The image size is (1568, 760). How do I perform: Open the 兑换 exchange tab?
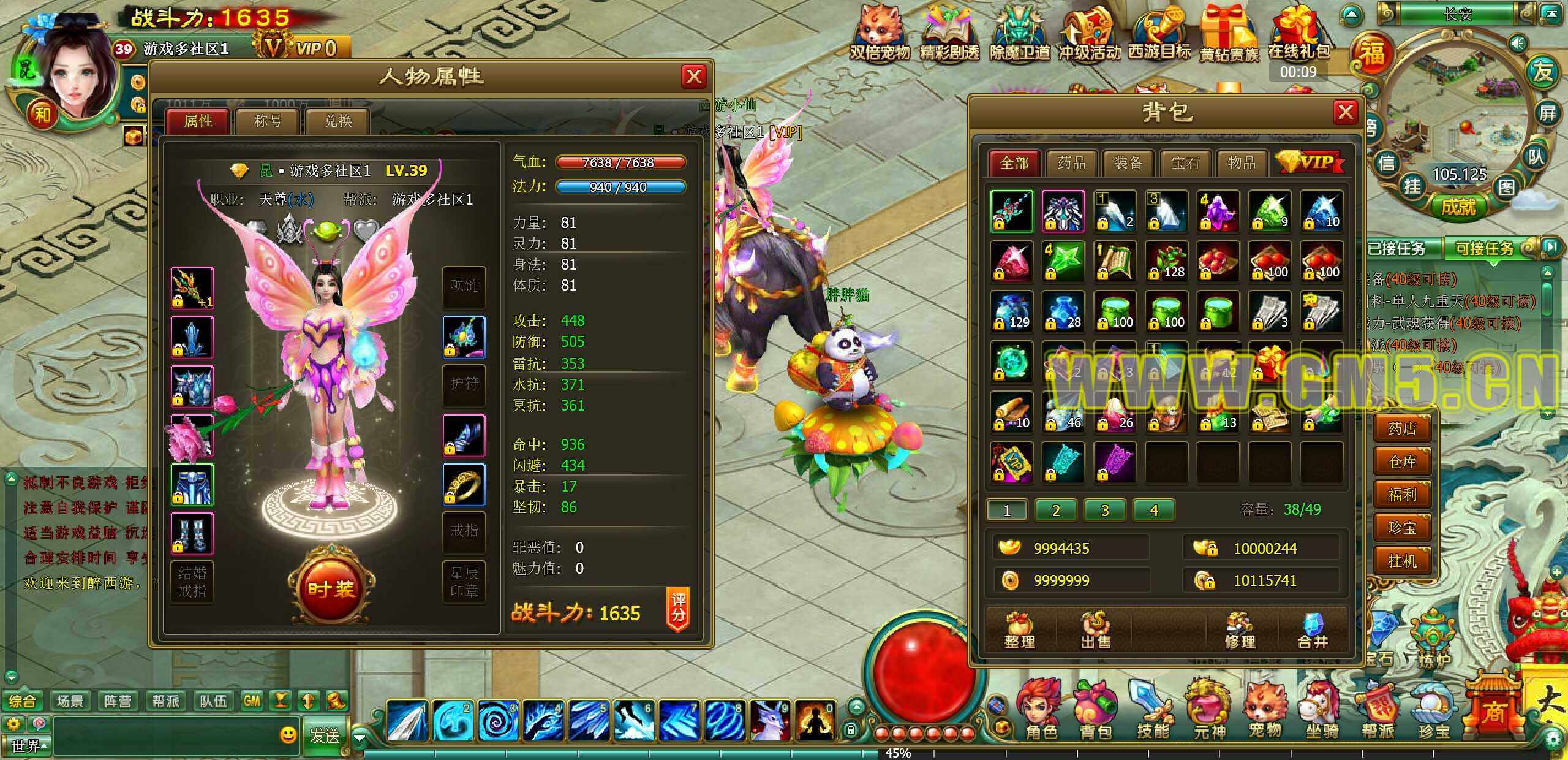[338, 121]
